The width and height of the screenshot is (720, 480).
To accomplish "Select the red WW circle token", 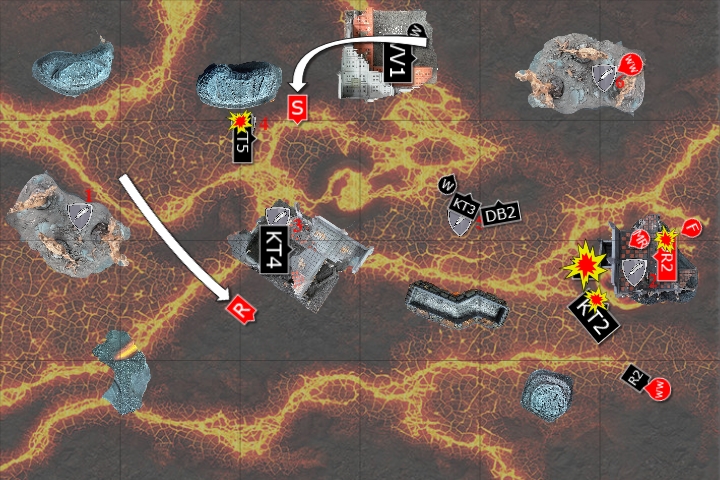I will (631, 65).
